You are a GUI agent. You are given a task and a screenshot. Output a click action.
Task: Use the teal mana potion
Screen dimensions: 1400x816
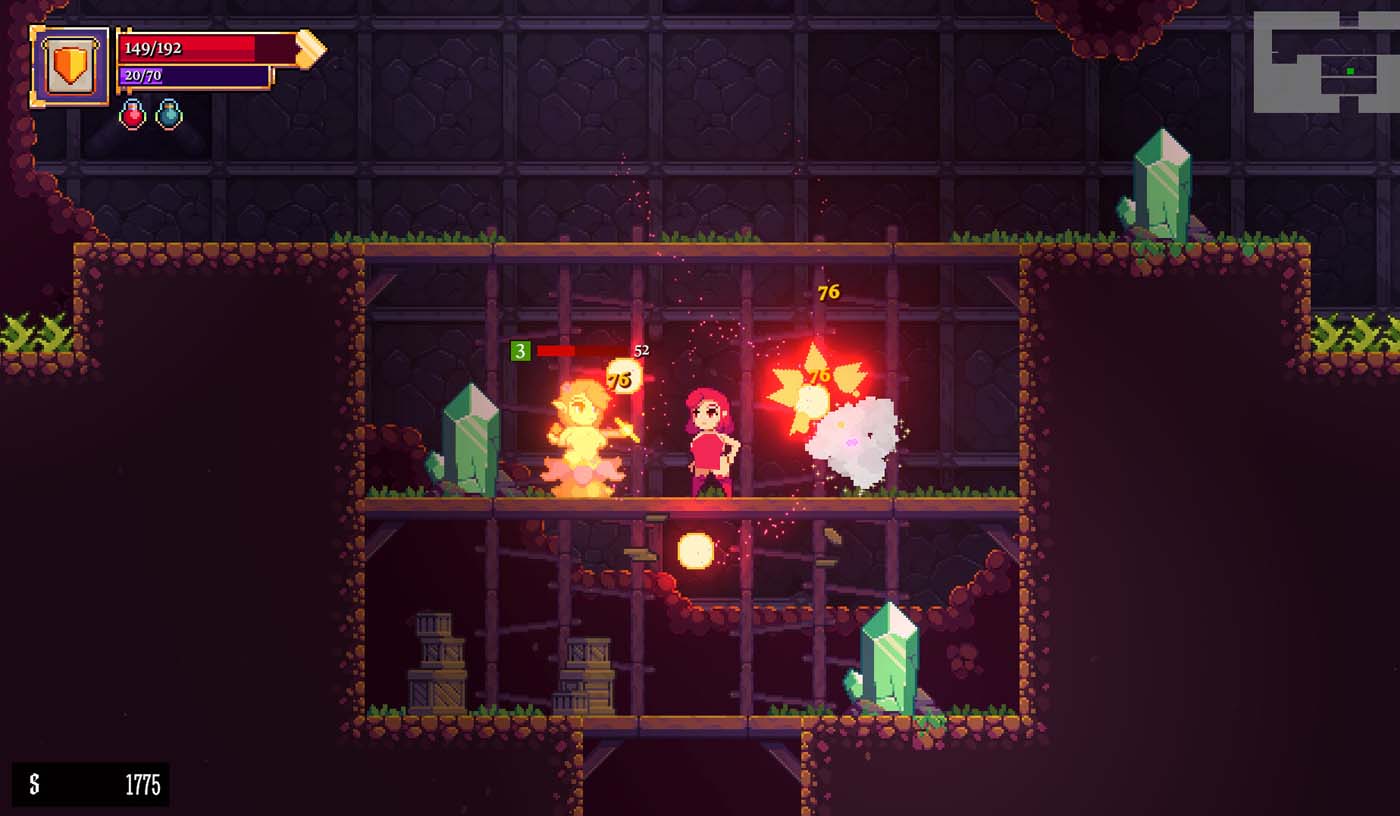[170, 114]
